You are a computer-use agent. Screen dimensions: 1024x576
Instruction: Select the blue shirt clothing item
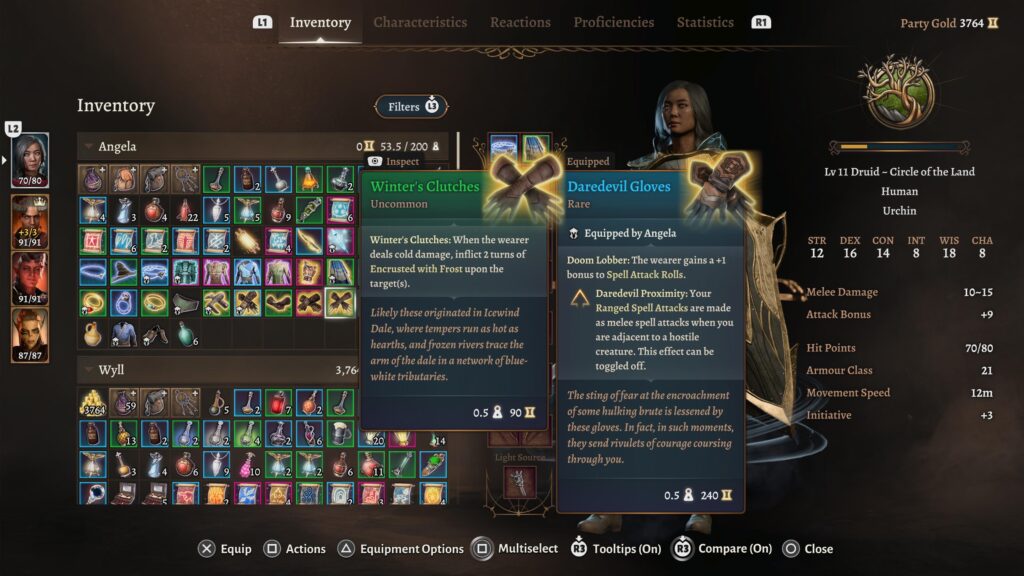pos(124,333)
